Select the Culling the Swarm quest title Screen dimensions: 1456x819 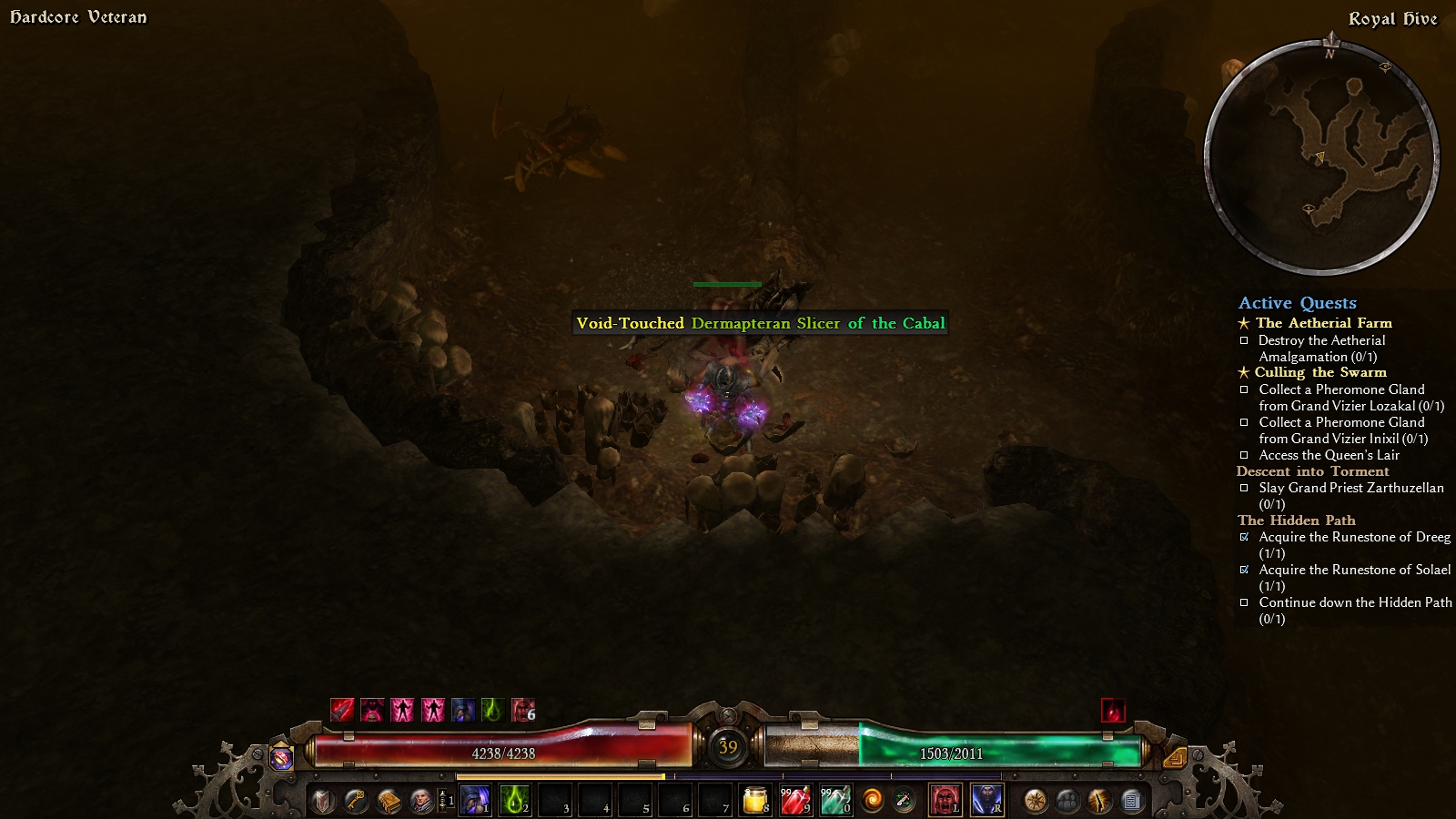[1320, 372]
